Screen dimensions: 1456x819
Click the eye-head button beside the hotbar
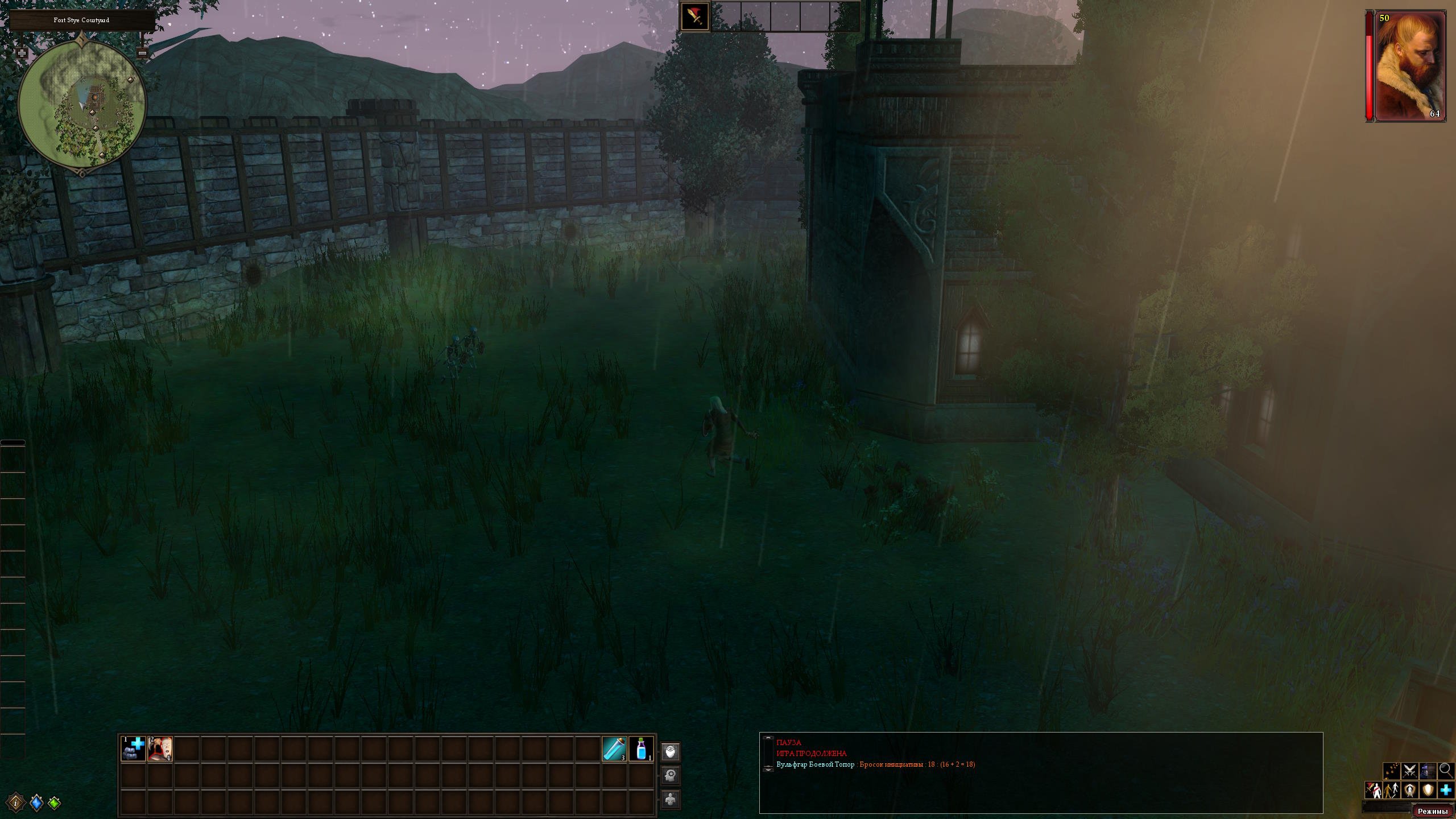click(671, 752)
